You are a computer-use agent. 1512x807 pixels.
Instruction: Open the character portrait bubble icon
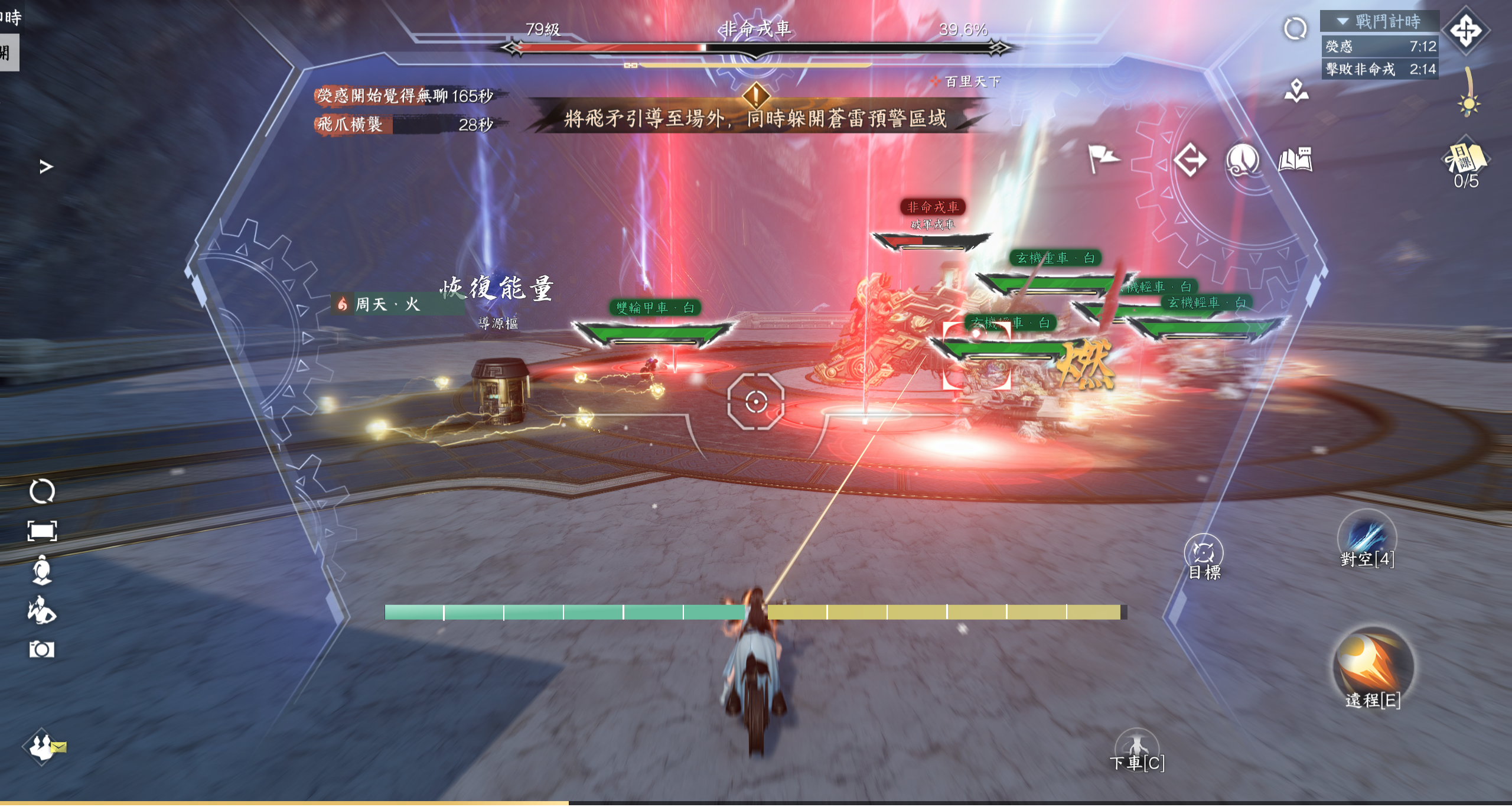click(x=1242, y=160)
